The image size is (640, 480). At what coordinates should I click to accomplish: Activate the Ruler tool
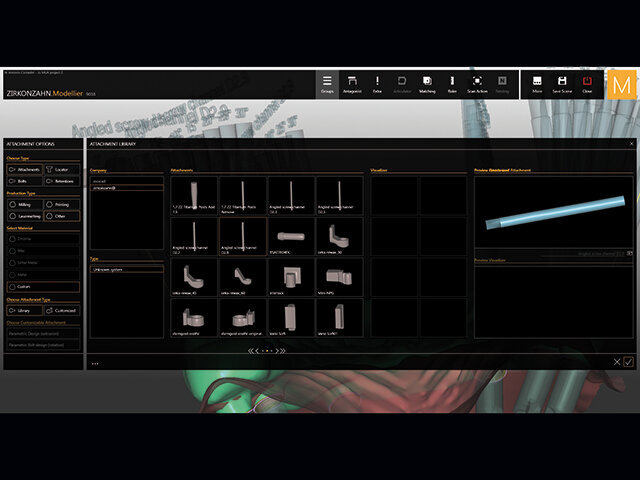click(x=452, y=84)
